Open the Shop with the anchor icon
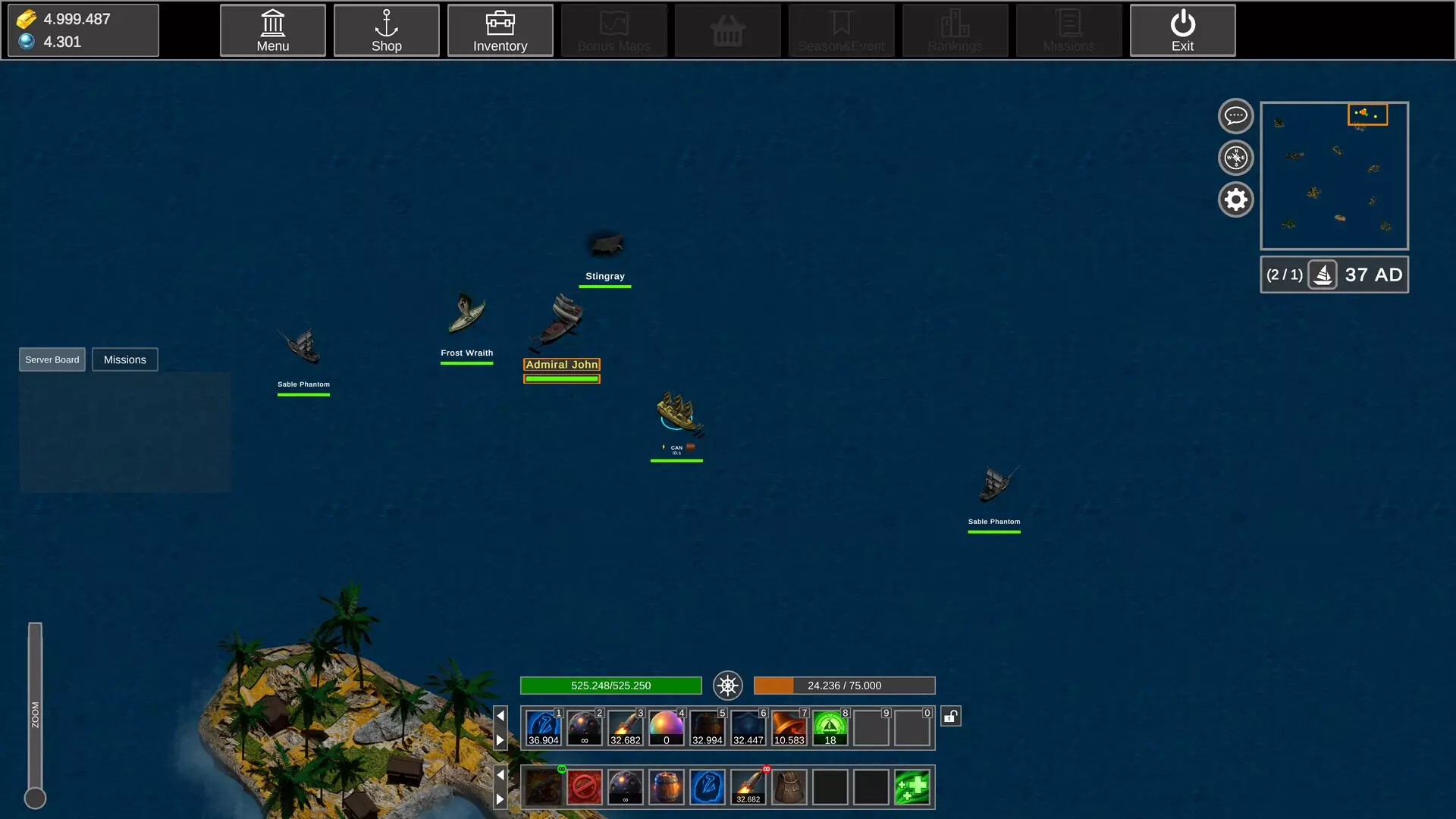This screenshot has height=819, width=1456. [386, 30]
